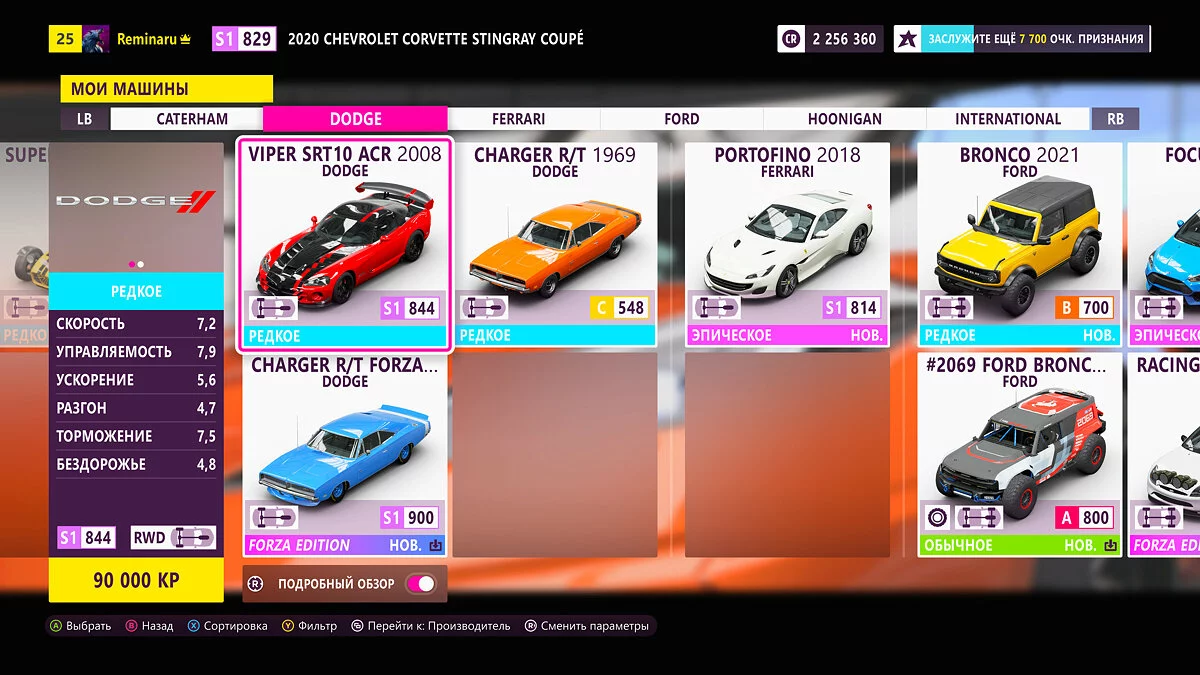Select the white Ferrari Portofino 2018 card
Viewport: 1200px width, 675px height.
click(787, 244)
